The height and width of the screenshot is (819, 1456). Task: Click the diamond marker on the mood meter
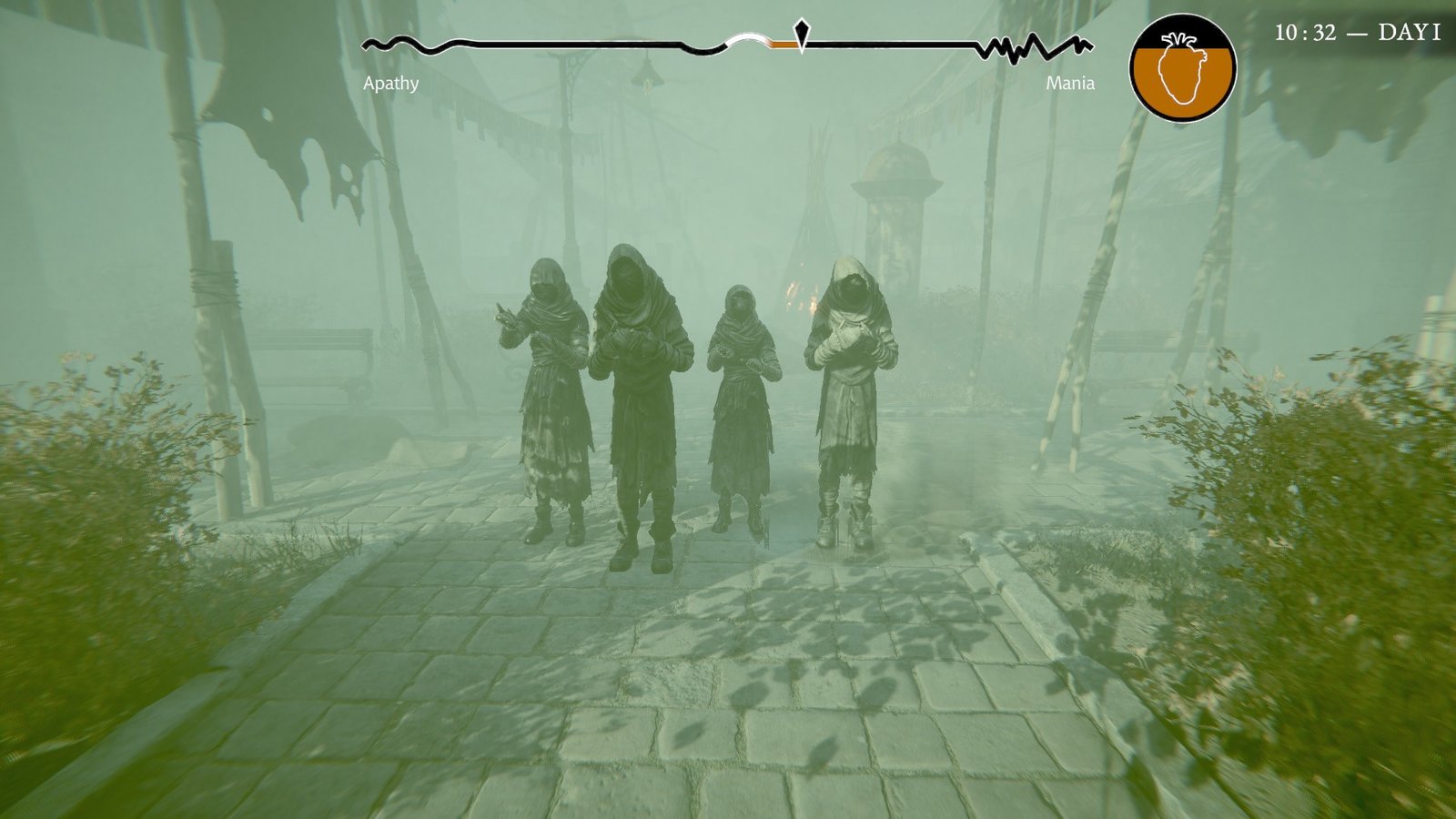pyautogui.click(x=801, y=32)
